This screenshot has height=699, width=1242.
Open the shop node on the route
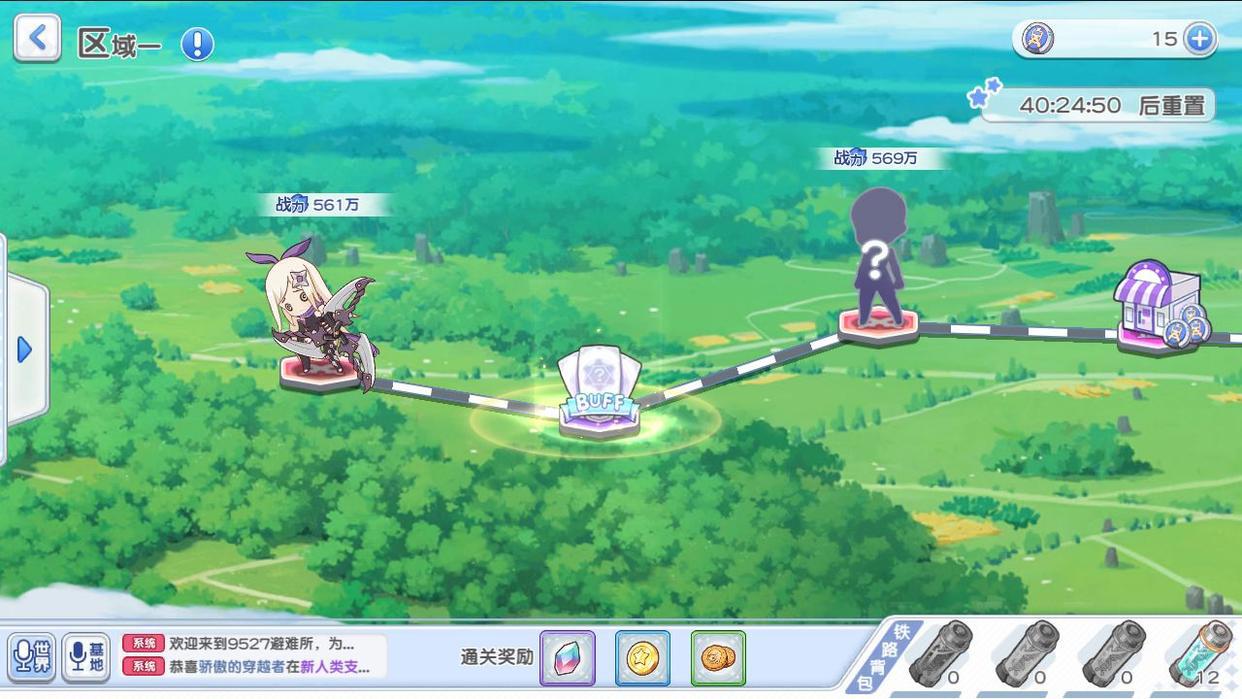tap(1159, 305)
